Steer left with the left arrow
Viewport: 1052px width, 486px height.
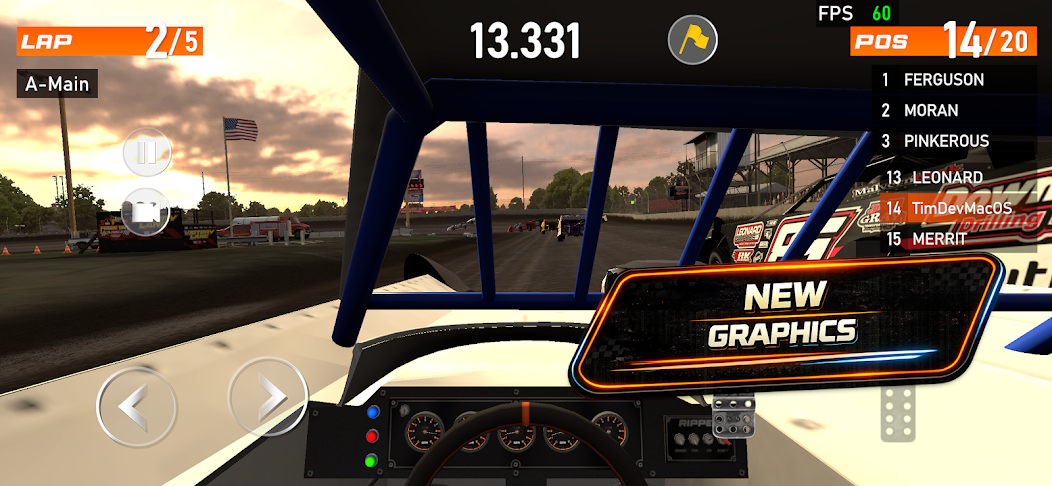(136, 407)
